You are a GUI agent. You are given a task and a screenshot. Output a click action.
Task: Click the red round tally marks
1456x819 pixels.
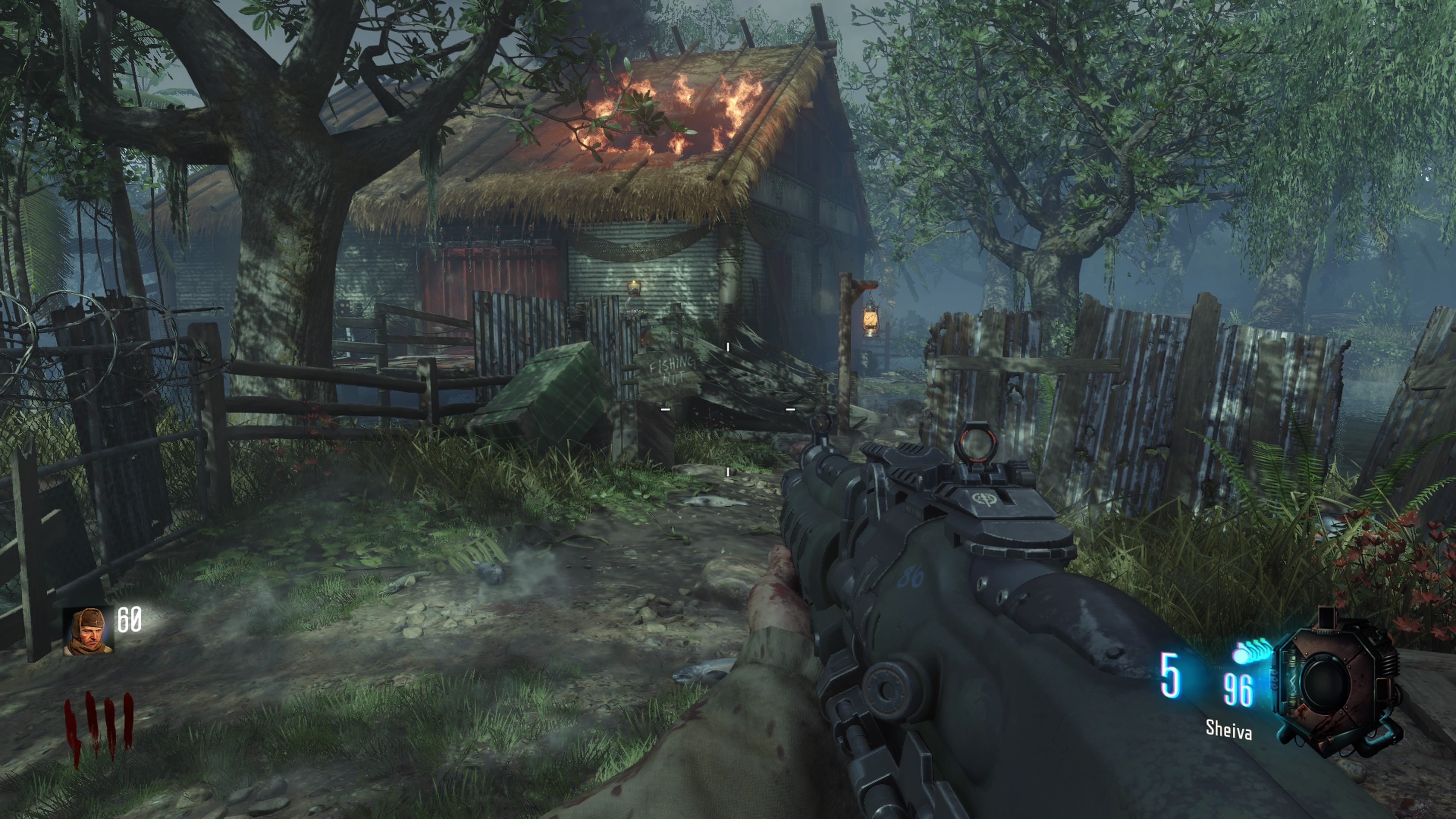98,728
